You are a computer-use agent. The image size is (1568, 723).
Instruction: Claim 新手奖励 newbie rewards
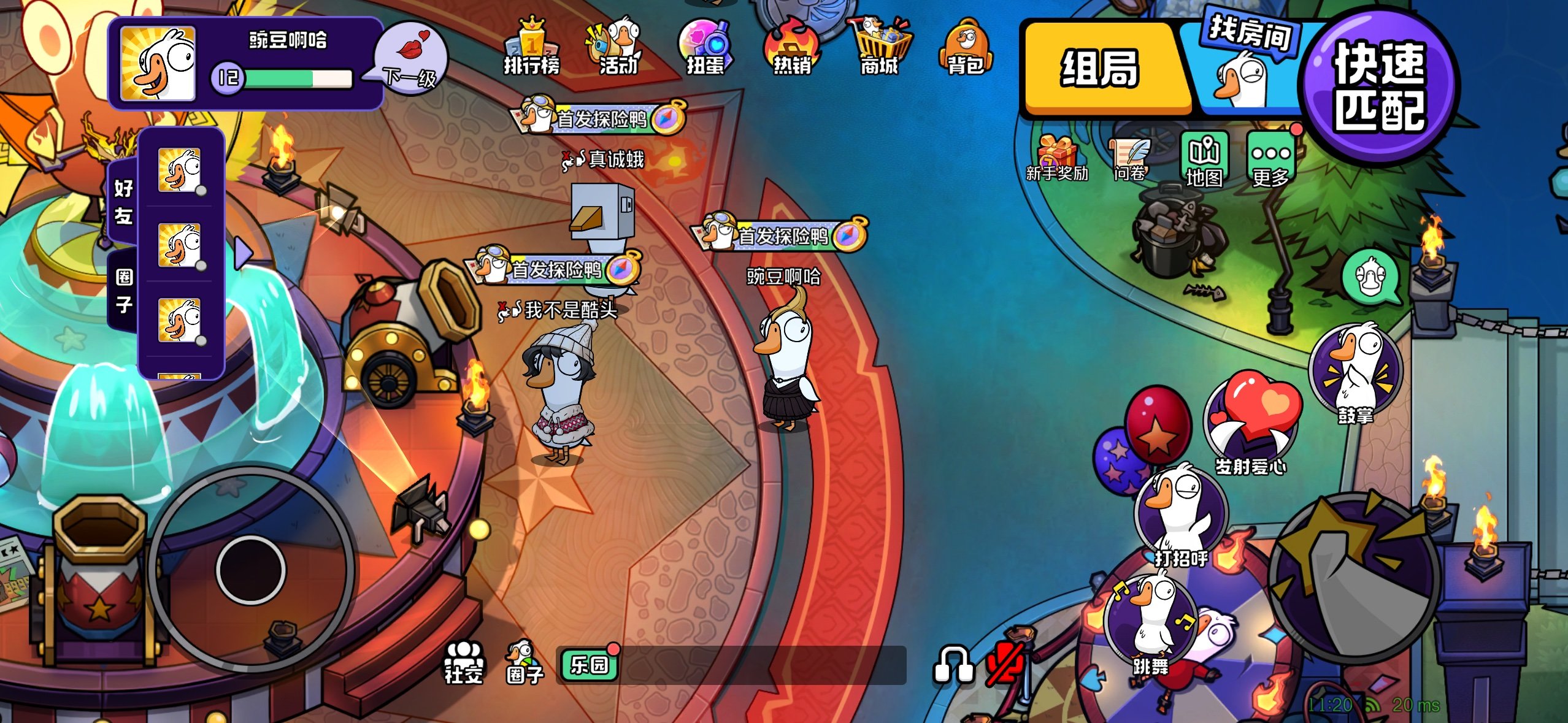click(x=1056, y=158)
